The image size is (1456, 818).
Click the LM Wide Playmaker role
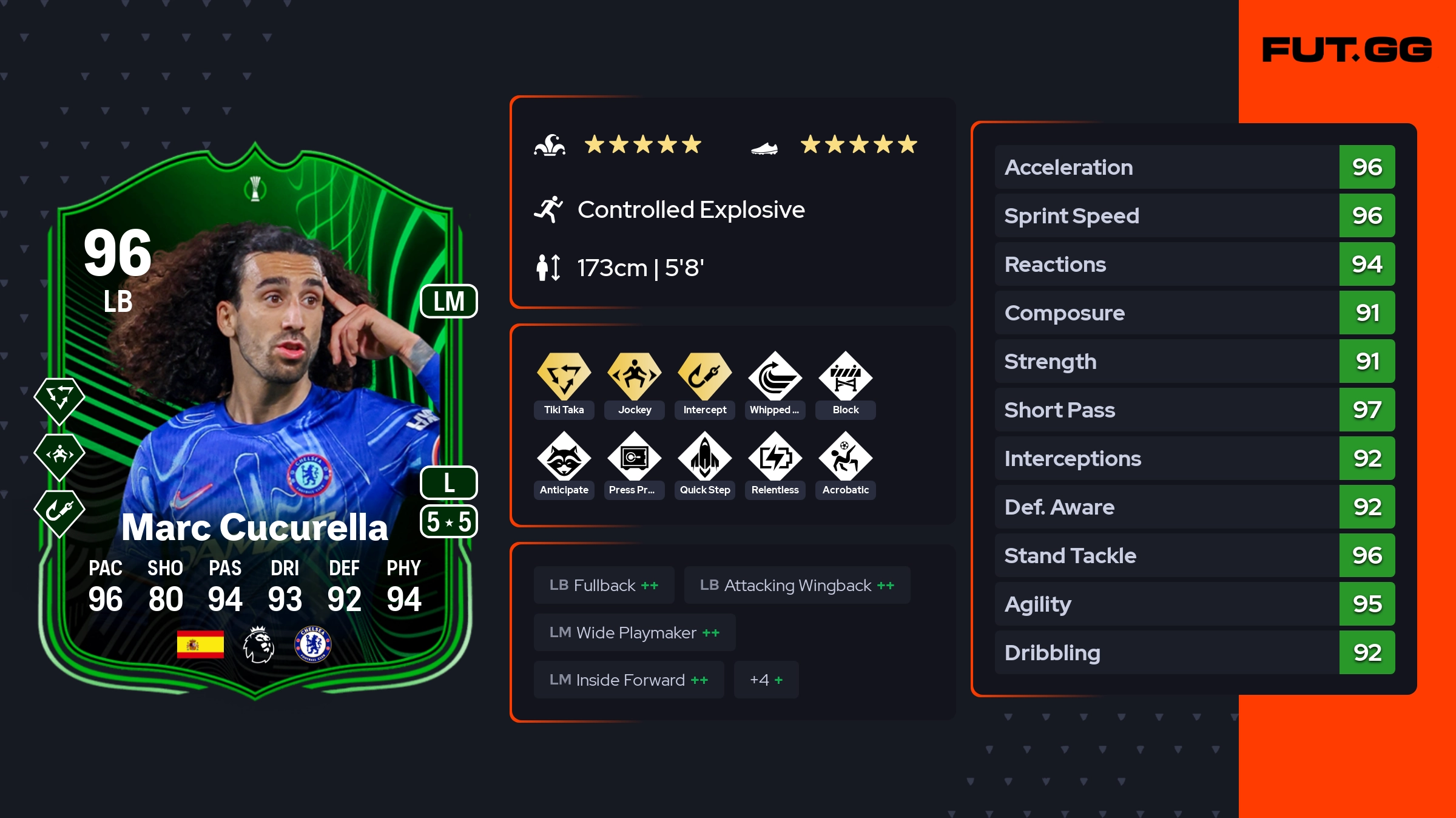pyautogui.click(x=634, y=633)
